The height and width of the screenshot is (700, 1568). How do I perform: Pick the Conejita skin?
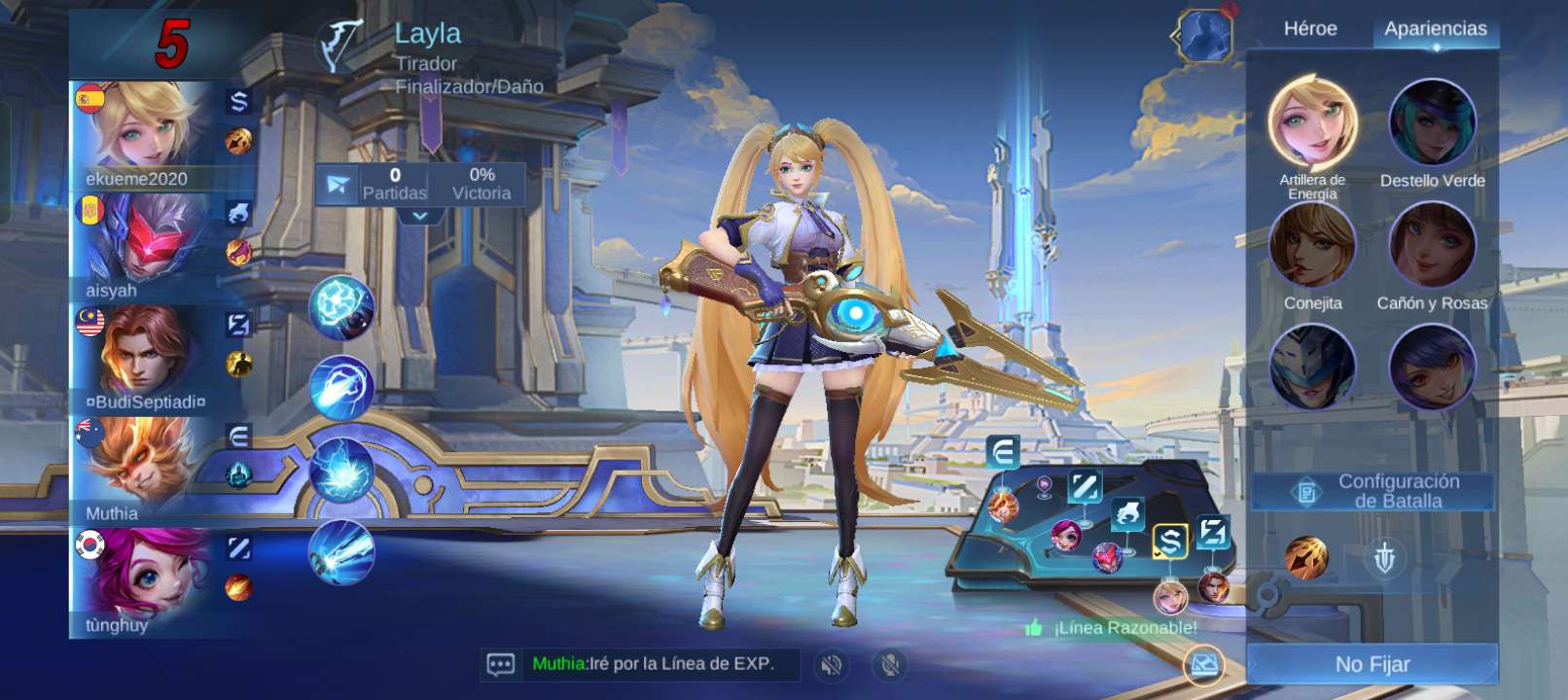[1312, 248]
